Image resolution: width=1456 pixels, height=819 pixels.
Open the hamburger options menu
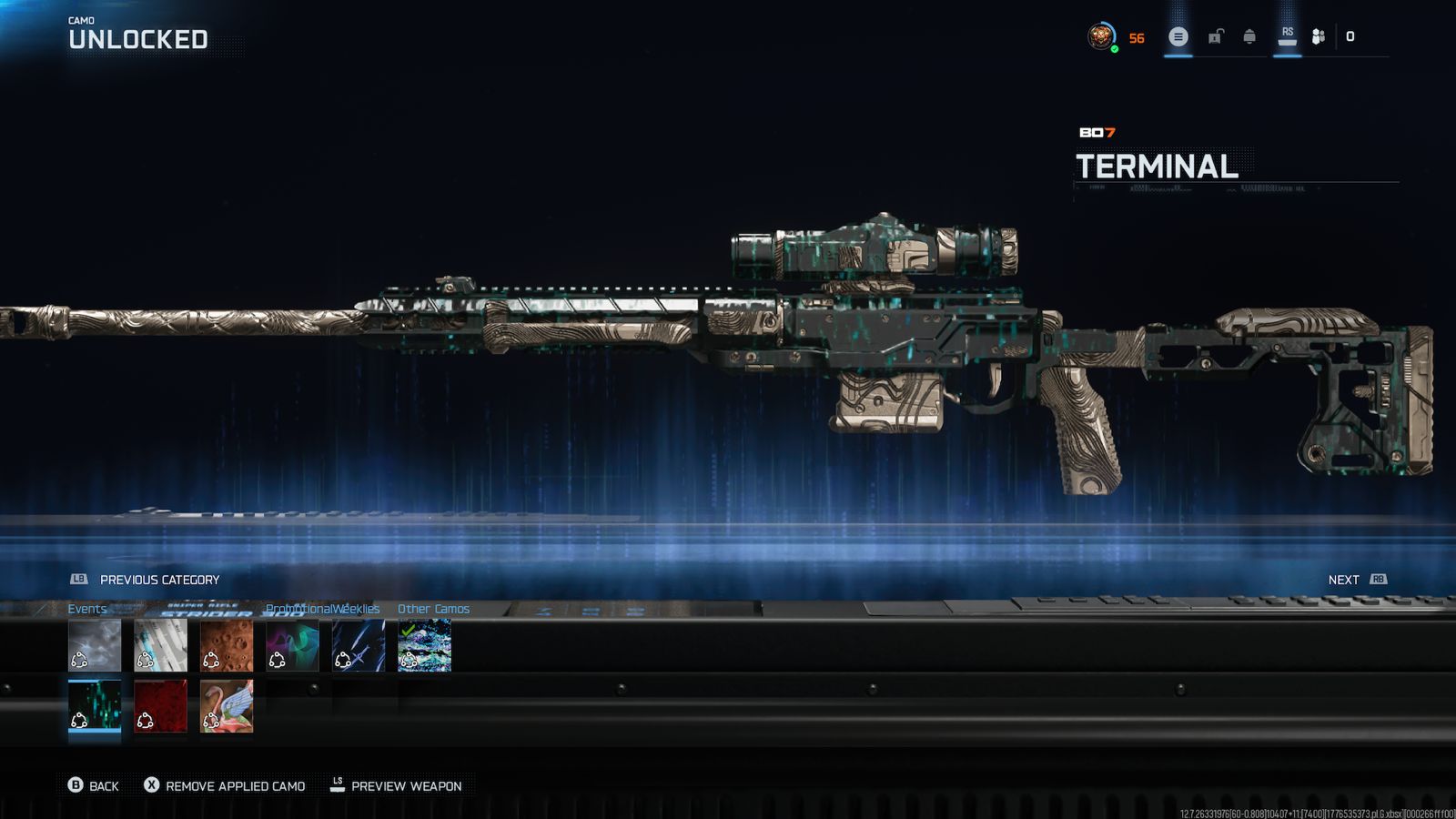pyautogui.click(x=1178, y=37)
